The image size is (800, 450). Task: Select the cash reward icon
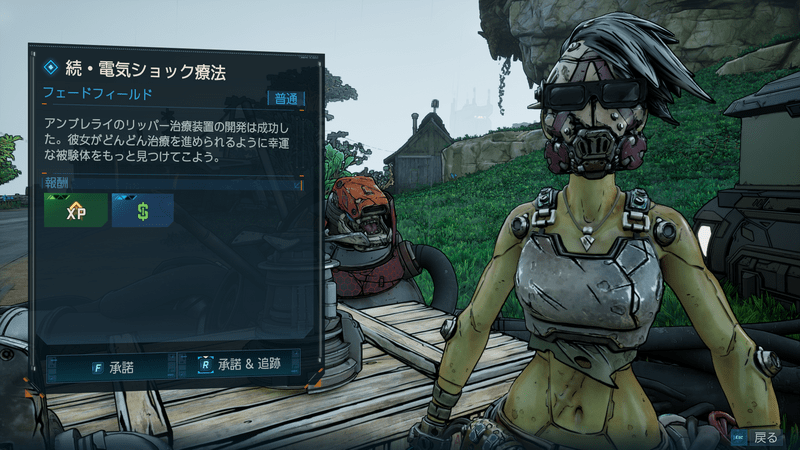[x=142, y=212]
